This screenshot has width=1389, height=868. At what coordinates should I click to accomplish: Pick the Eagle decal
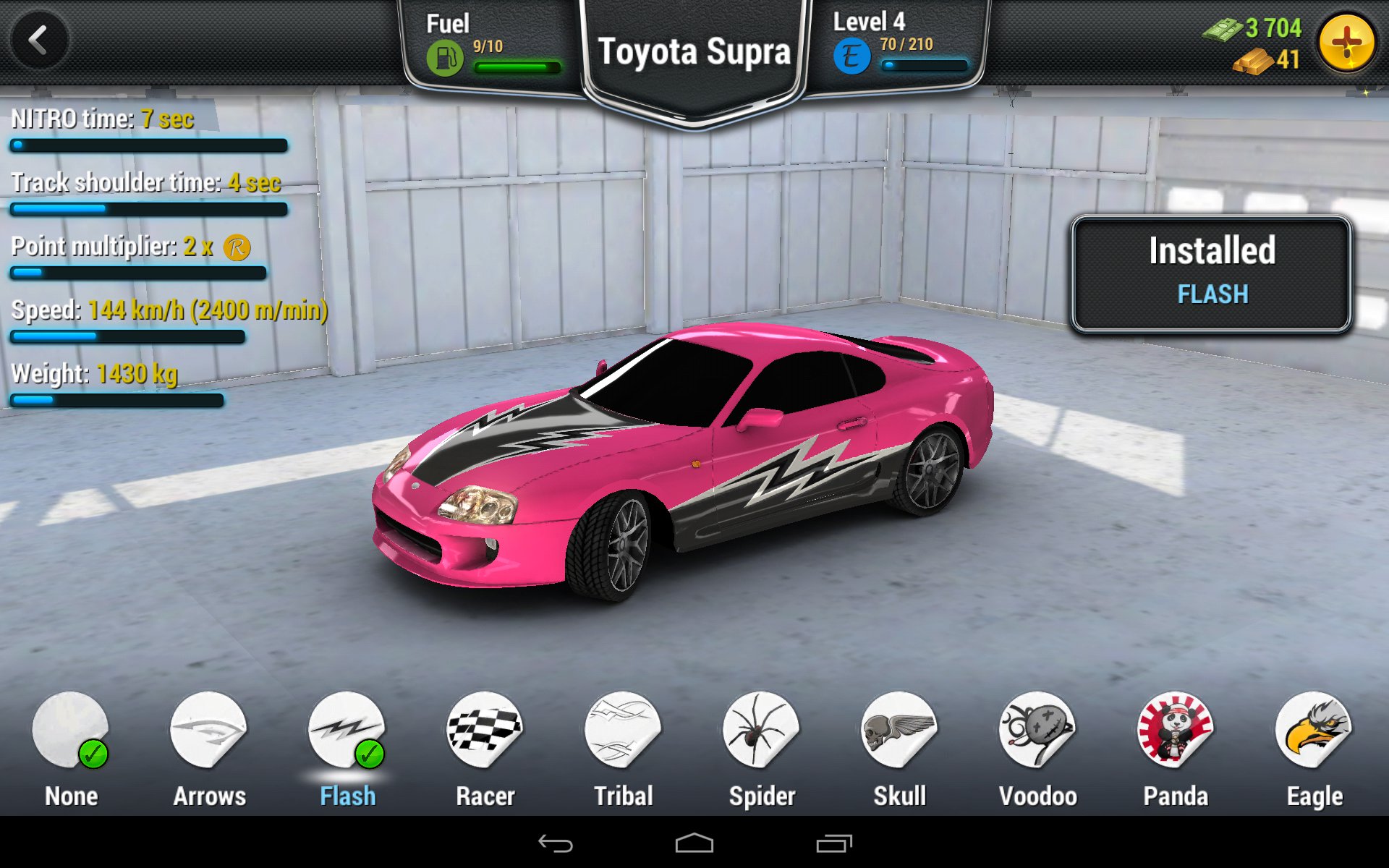tap(1314, 731)
